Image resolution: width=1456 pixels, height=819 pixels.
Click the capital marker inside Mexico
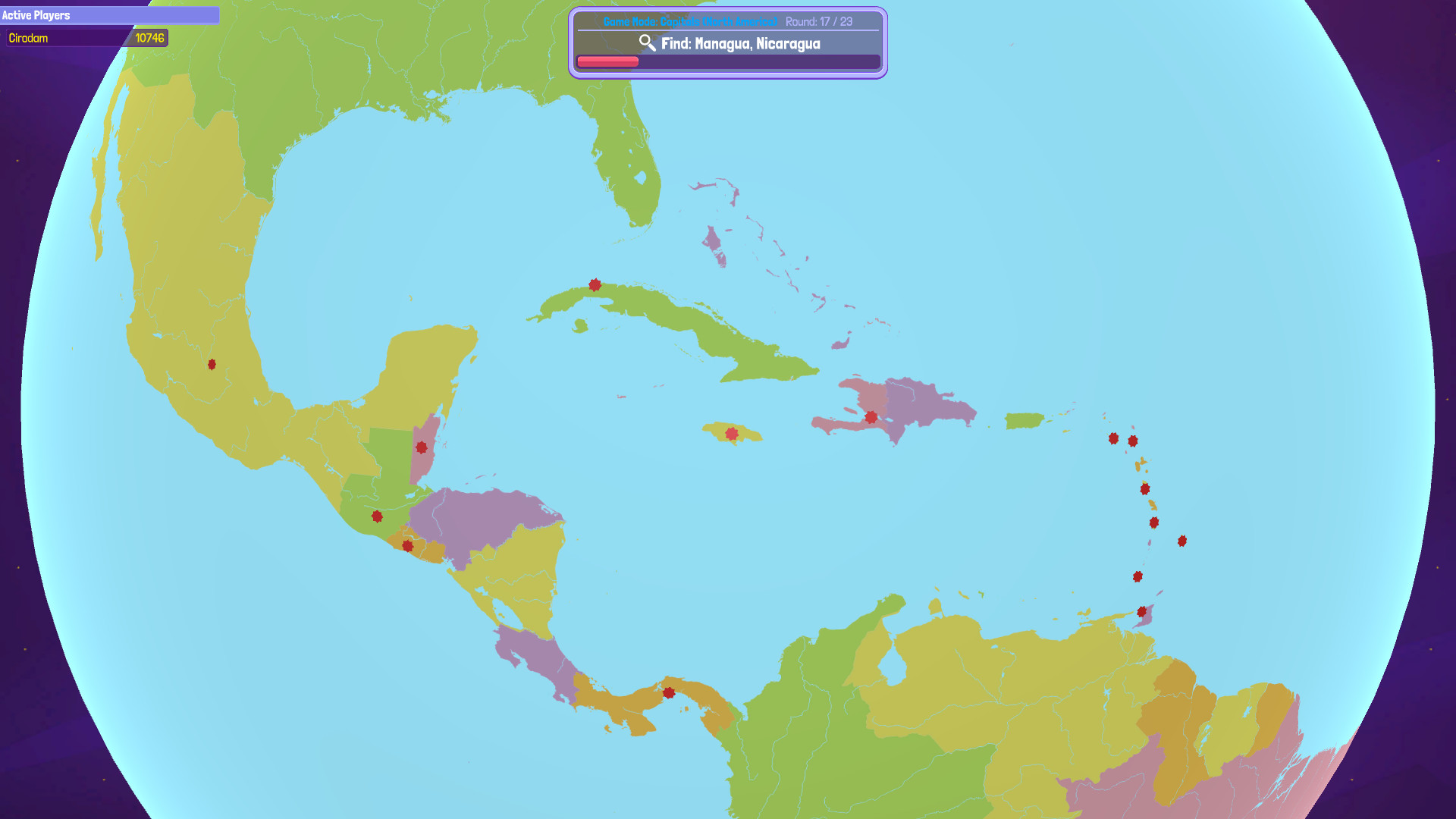click(212, 365)
